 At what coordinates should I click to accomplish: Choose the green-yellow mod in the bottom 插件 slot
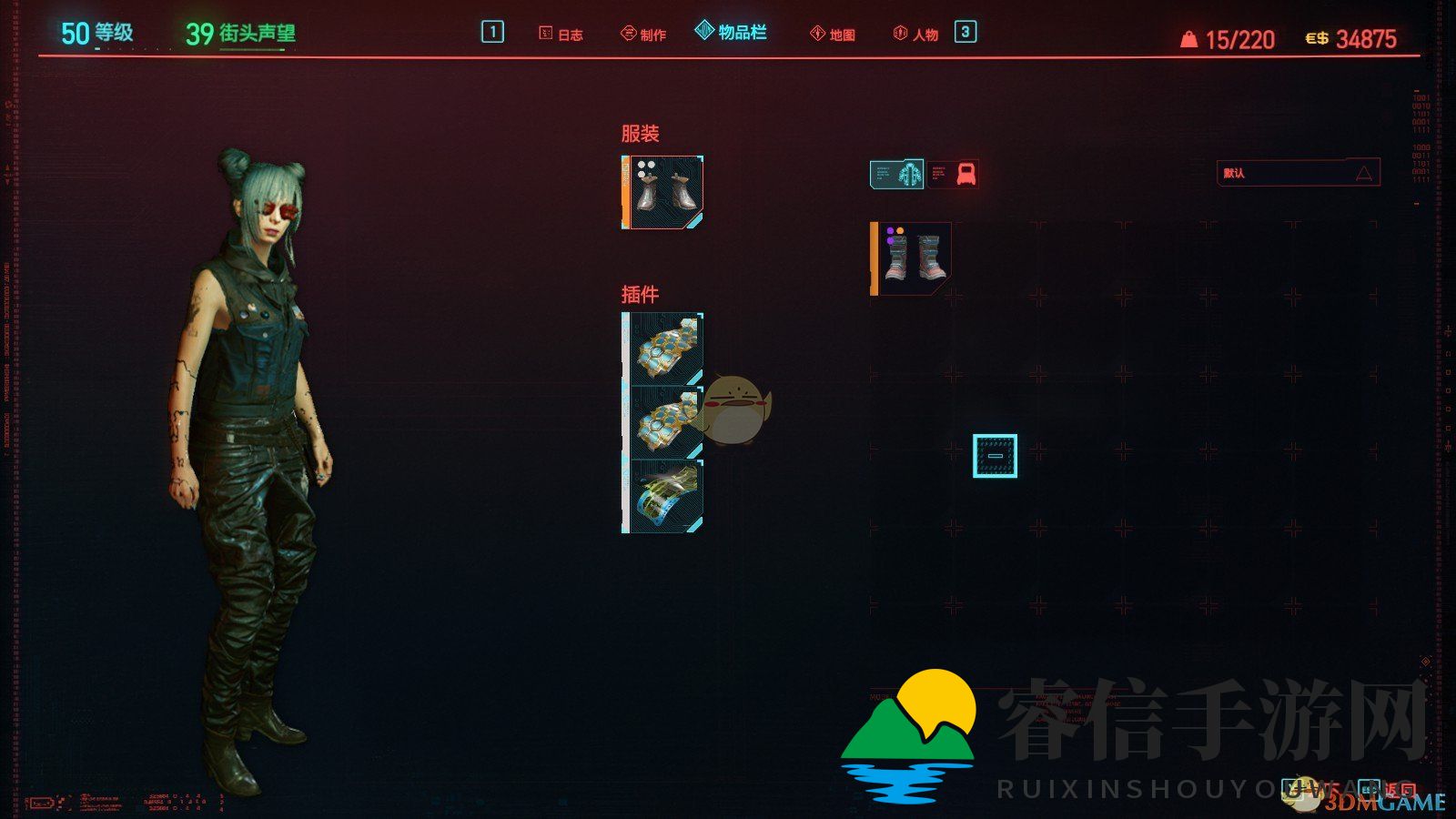[662, 496]
